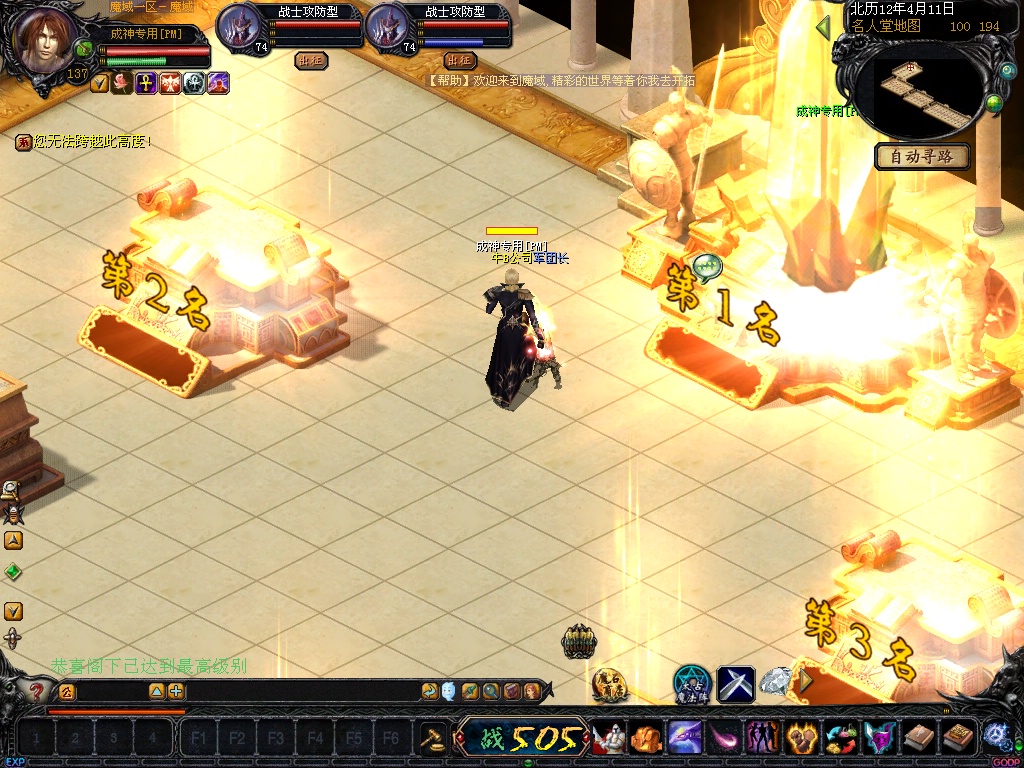Click the rose buff icon
This screenshot has height=768, width=1024.
(x=122, y=84)
